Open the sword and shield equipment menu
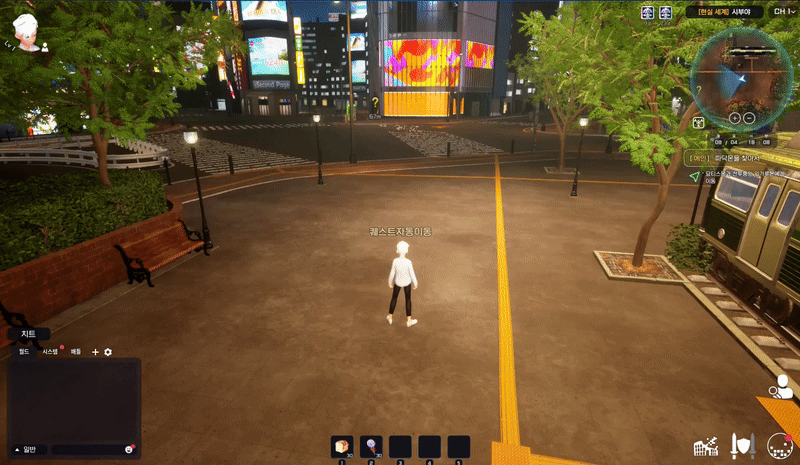 [741, 444]
